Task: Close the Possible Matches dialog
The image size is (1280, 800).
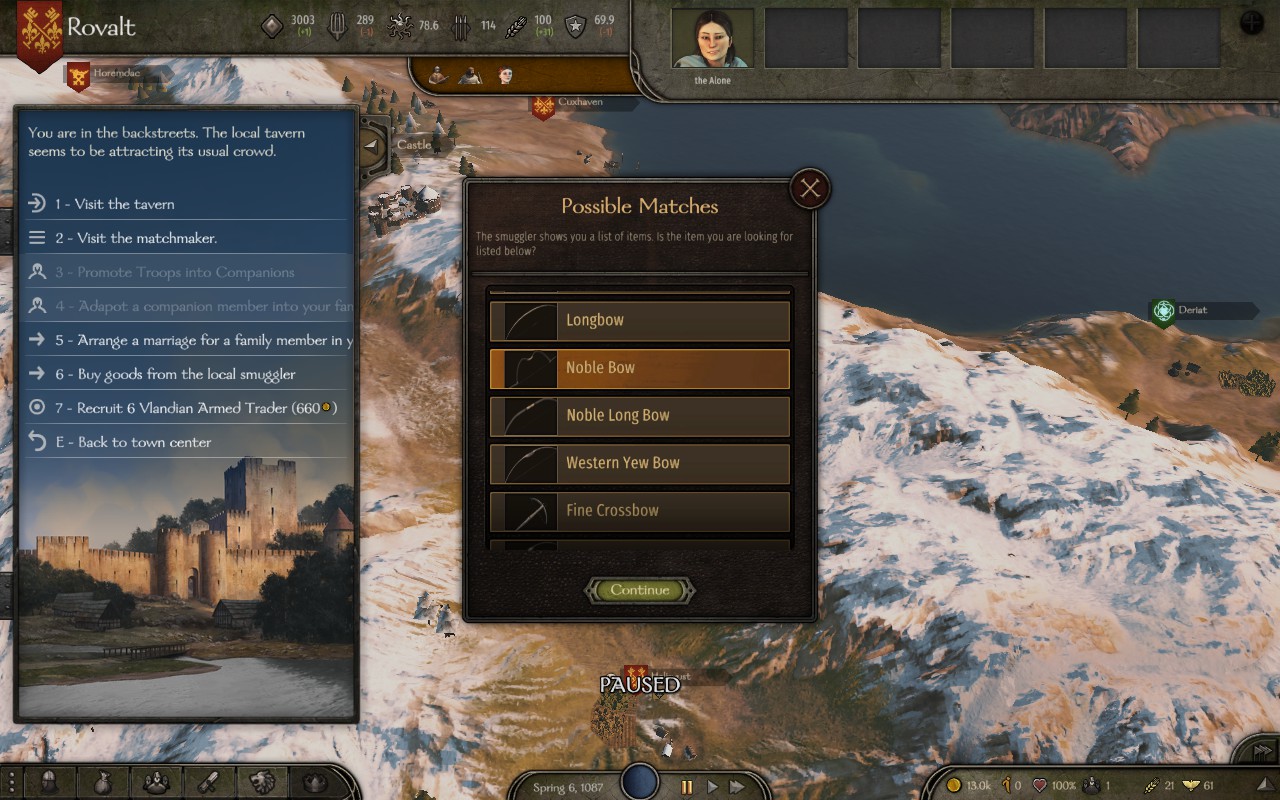Action: coord(809,188)
